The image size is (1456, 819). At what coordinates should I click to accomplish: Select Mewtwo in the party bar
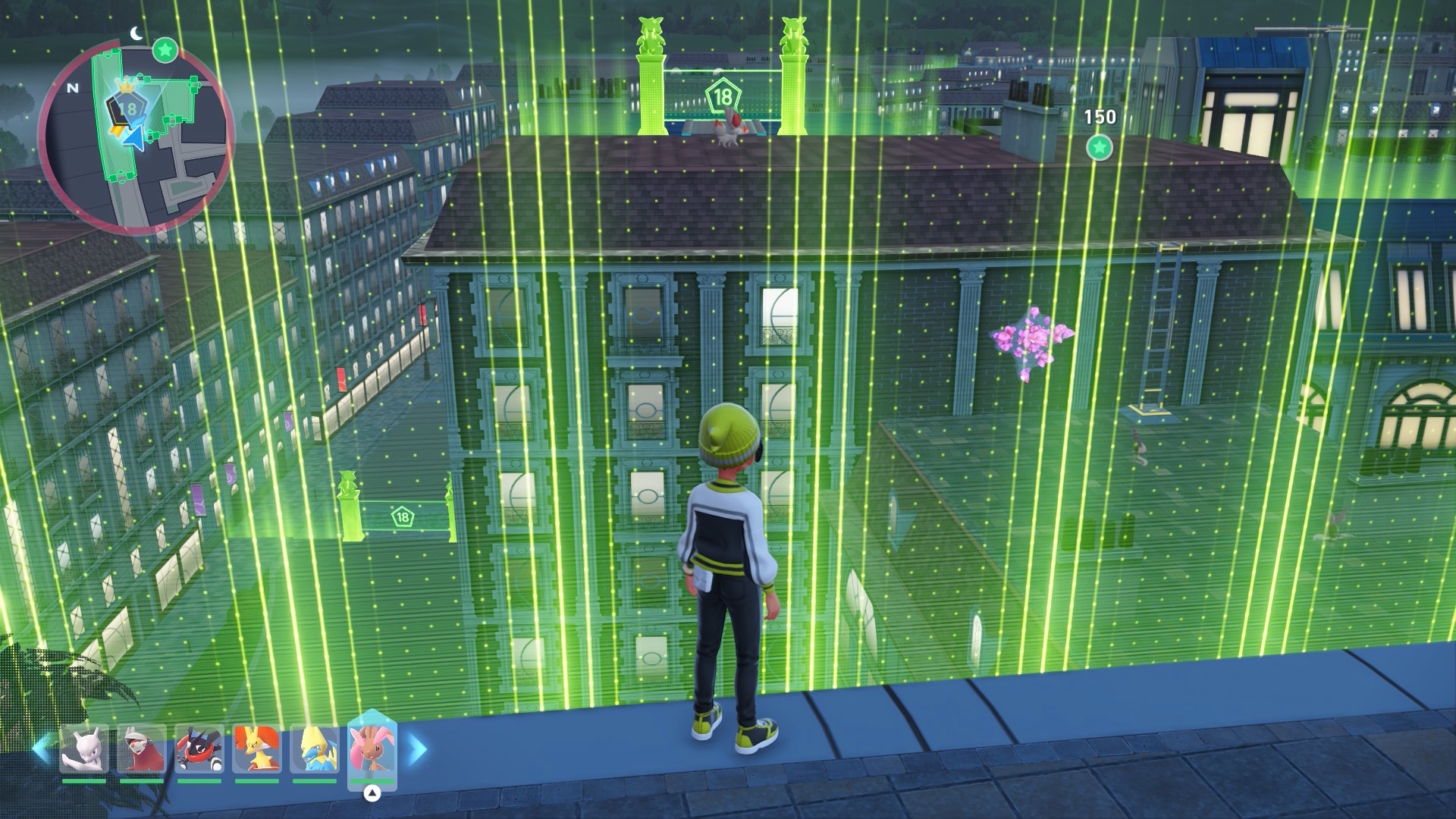pyautogui.click(x=84, y=750)
